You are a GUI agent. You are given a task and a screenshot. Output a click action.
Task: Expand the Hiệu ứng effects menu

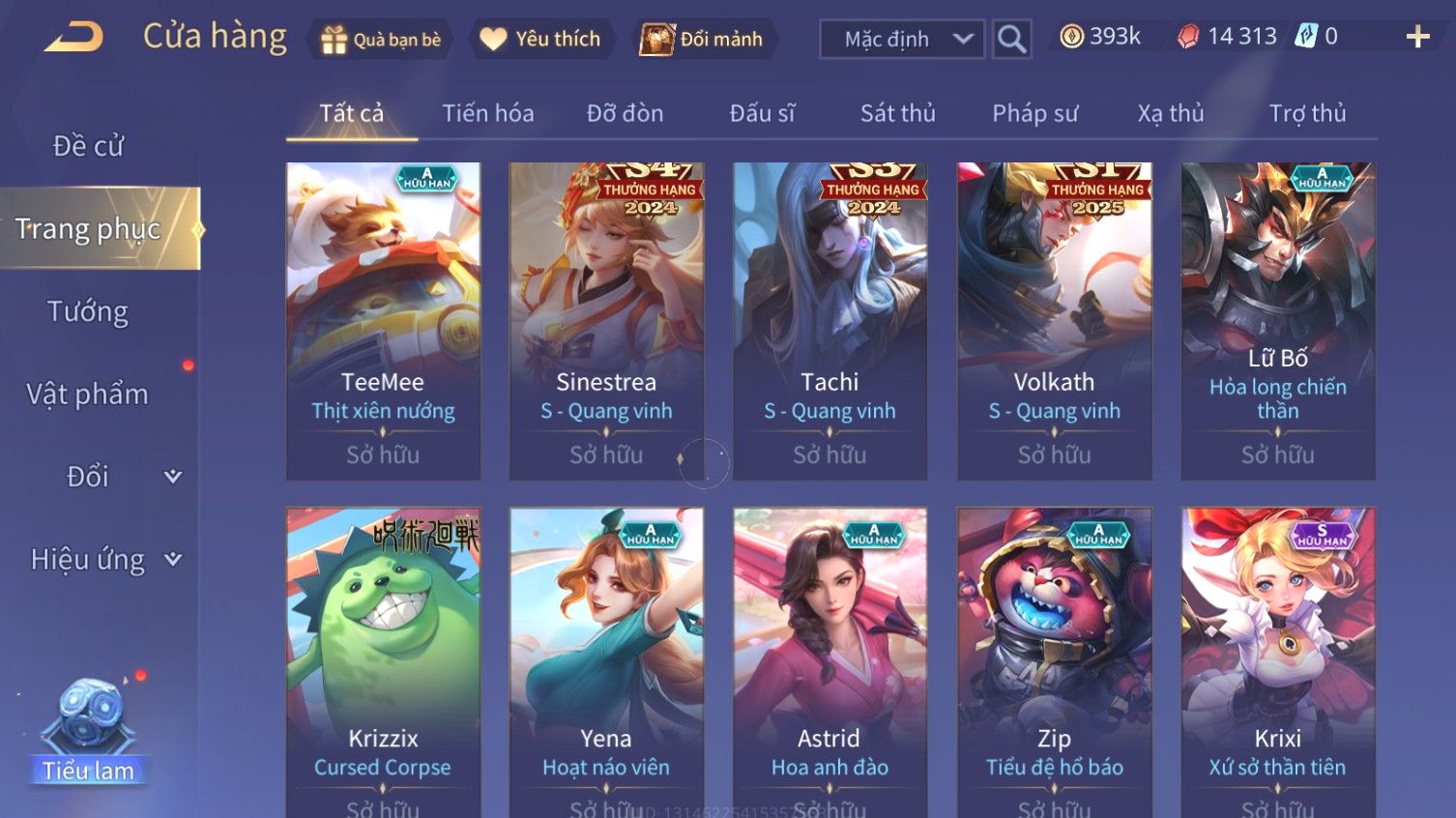tap(104, 560)
